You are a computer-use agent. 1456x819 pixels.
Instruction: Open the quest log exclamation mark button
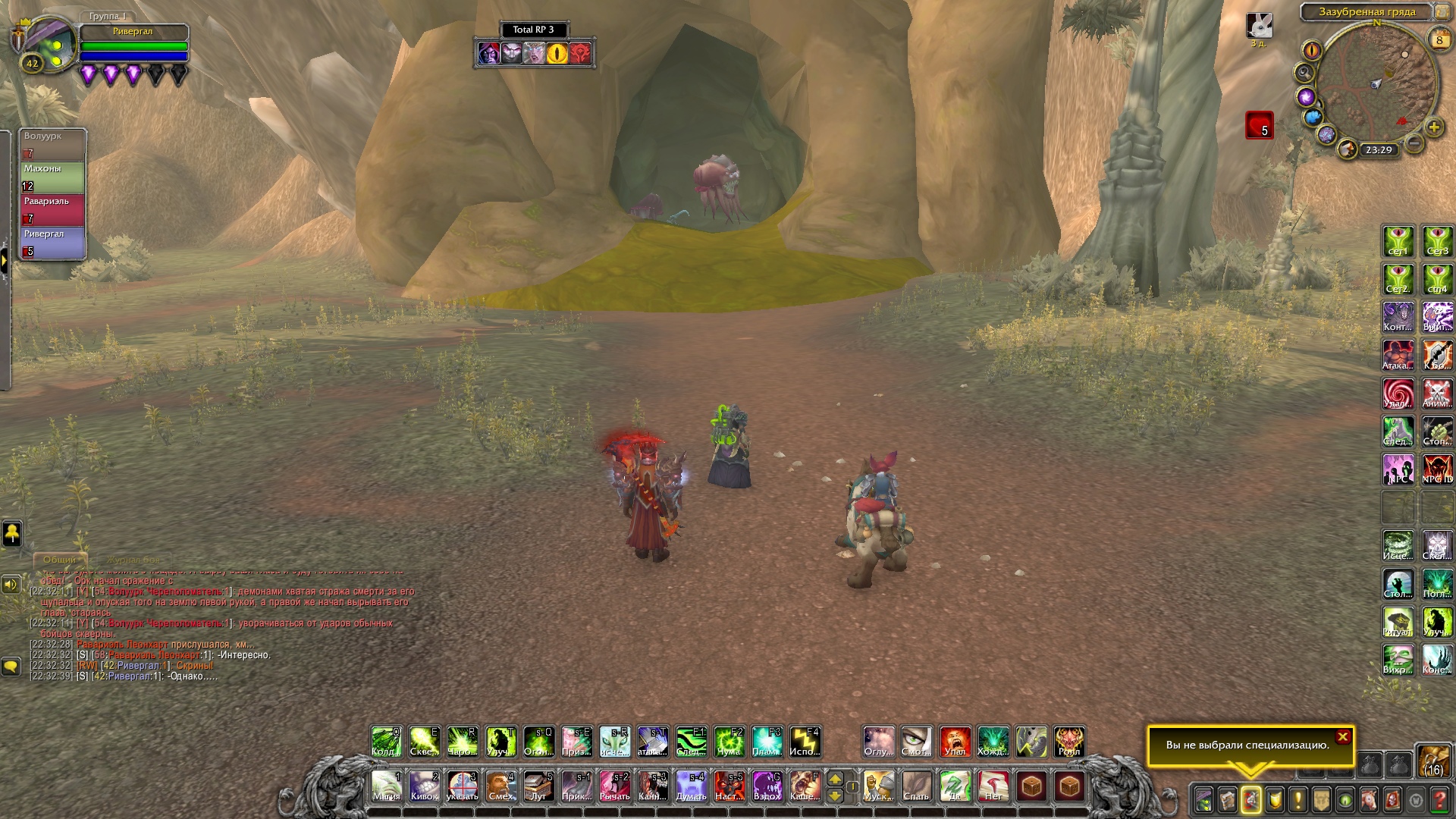[1298, 799]
